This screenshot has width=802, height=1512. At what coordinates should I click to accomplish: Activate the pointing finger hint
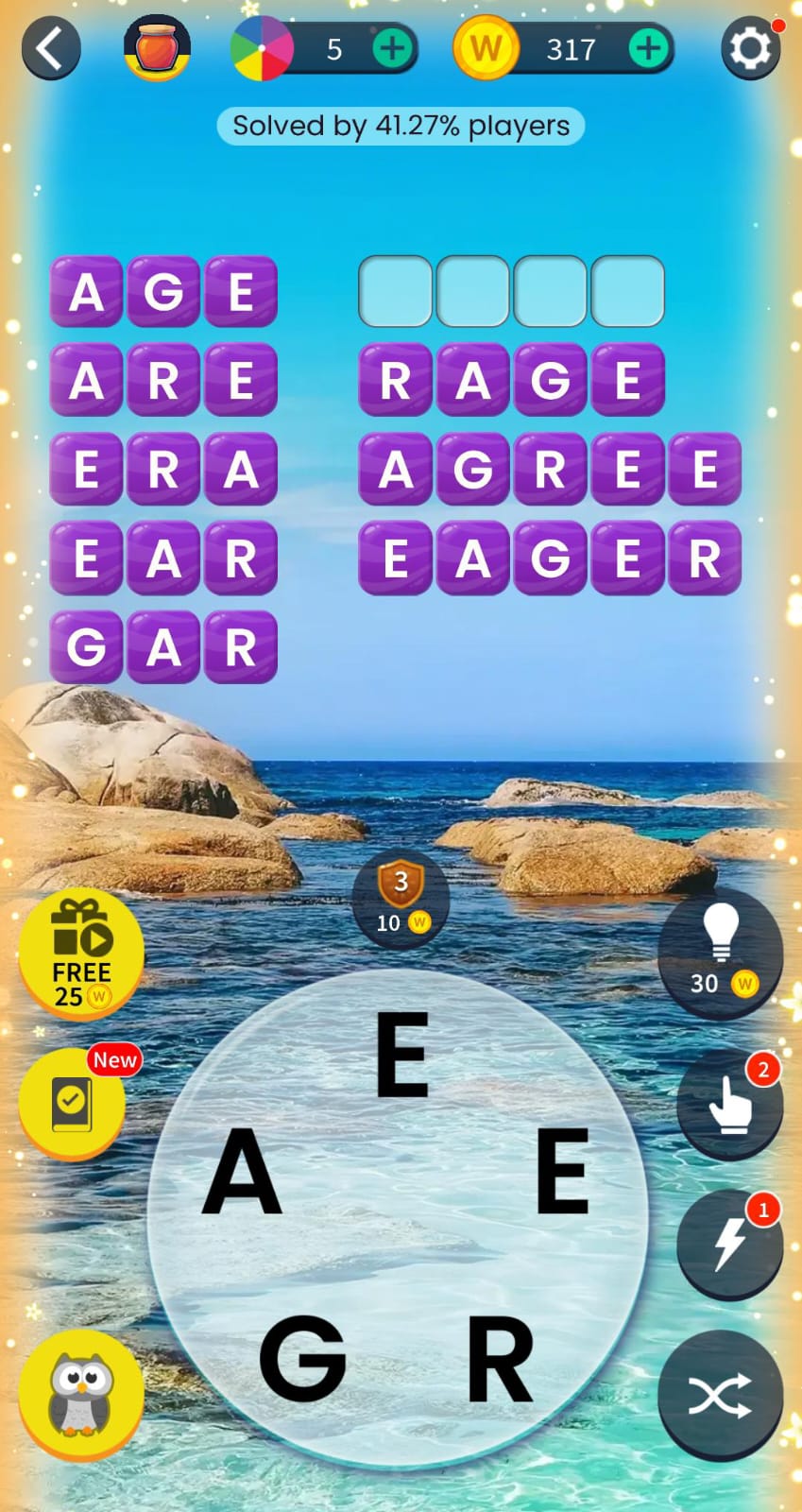(x=729, y=1103)
